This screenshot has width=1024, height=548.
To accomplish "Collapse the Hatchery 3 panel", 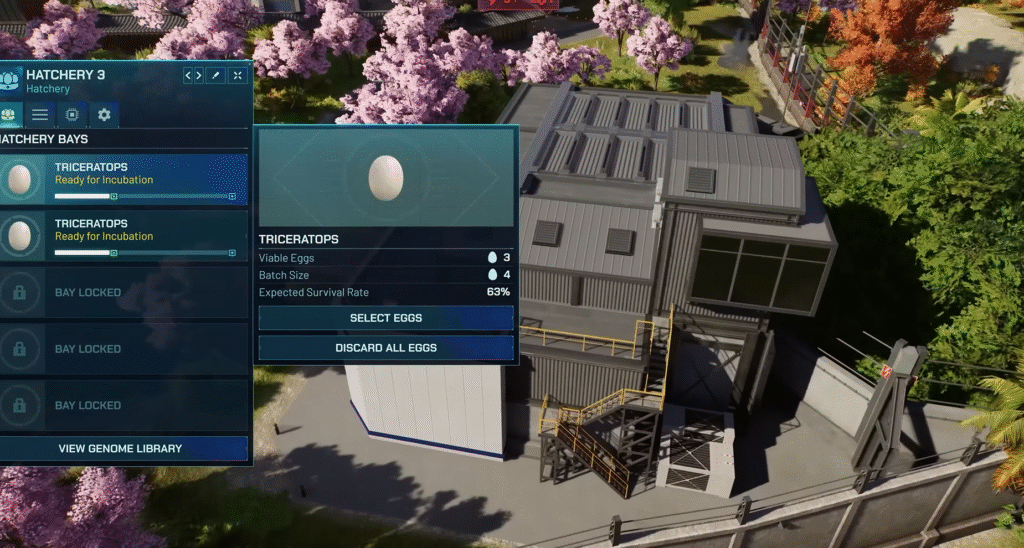I will [238, 75].
